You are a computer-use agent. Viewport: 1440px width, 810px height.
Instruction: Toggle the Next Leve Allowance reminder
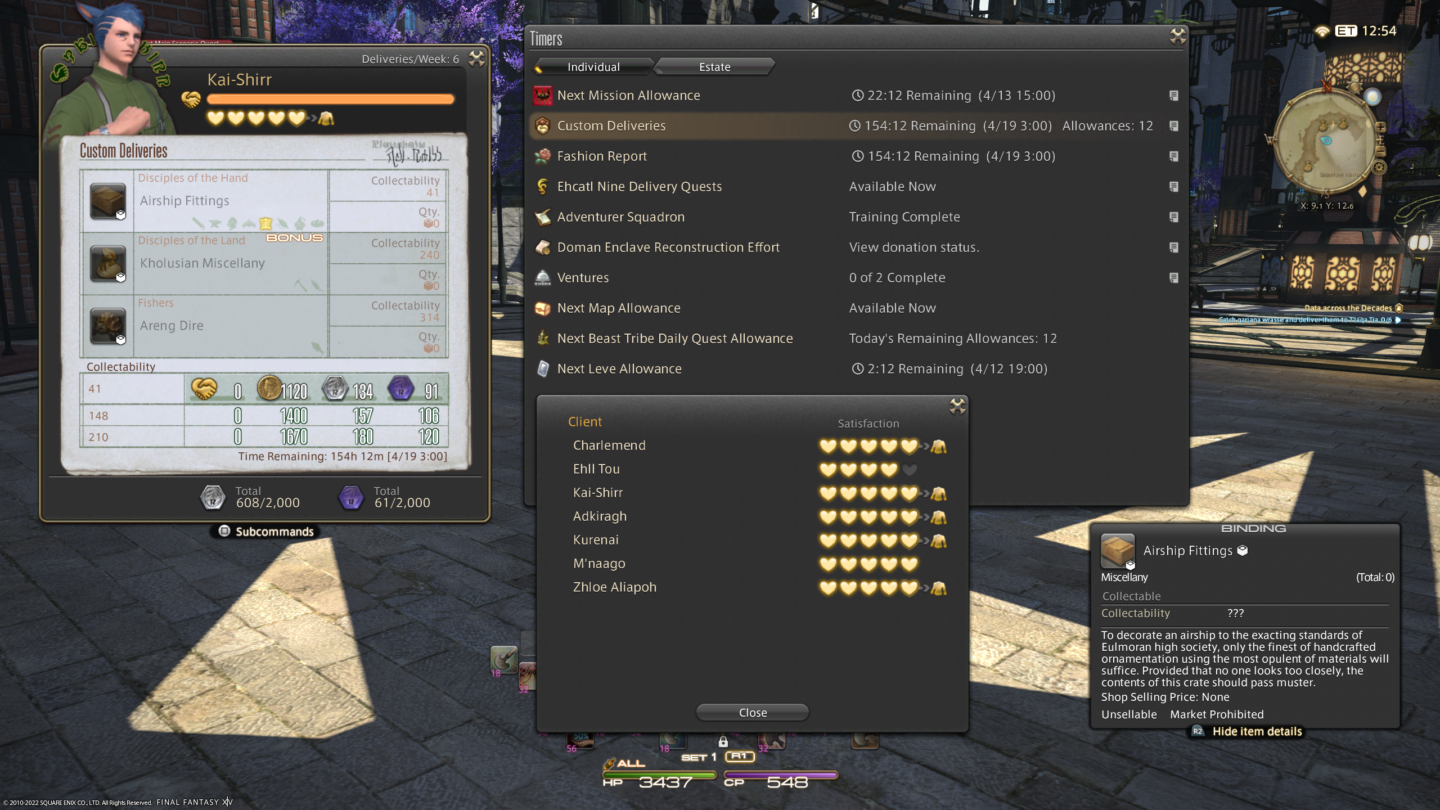pos(1174,368)
